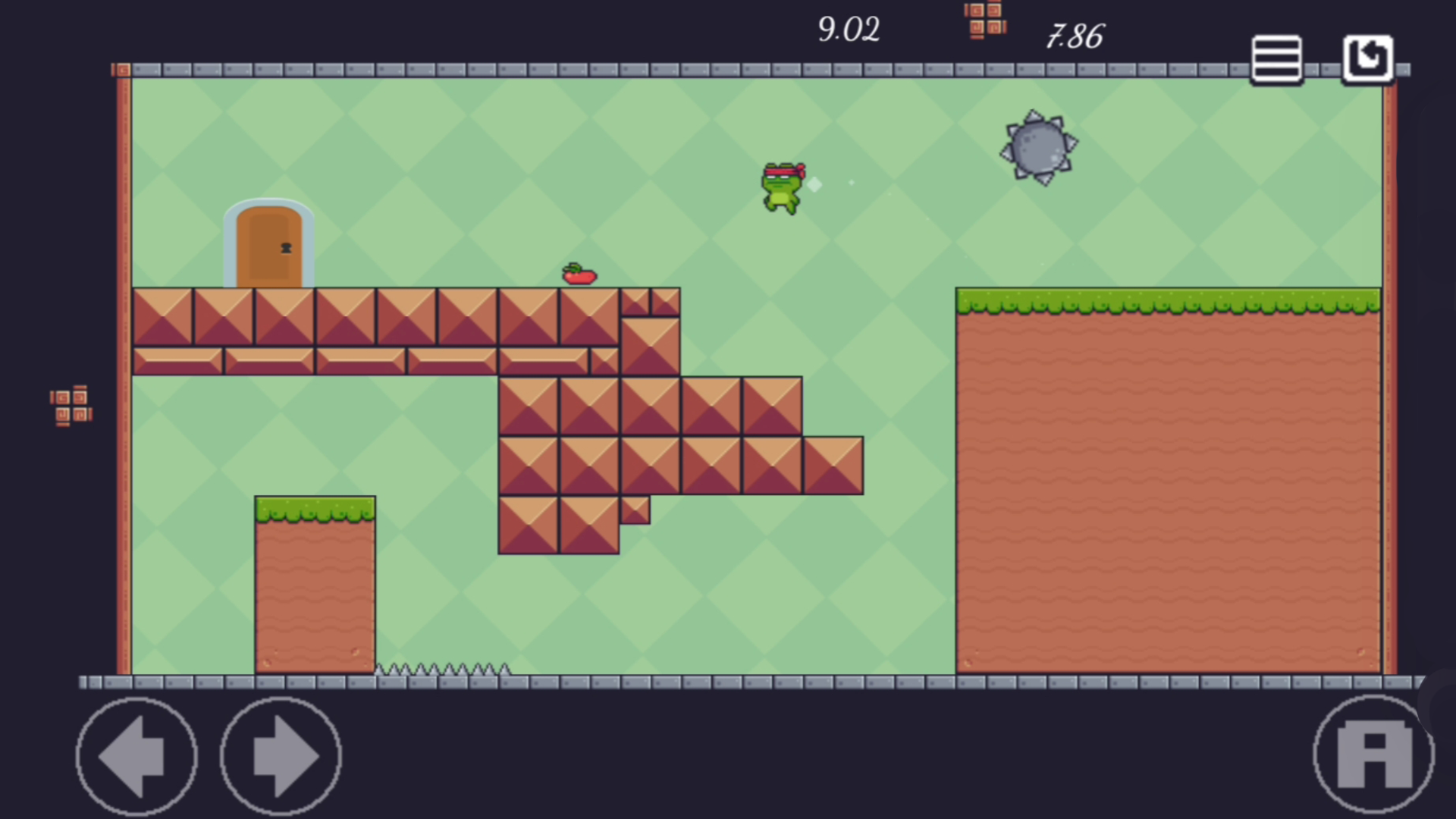Tap the restart level icon
This screenshot has height=819, width=1456.
(1367, 57)
